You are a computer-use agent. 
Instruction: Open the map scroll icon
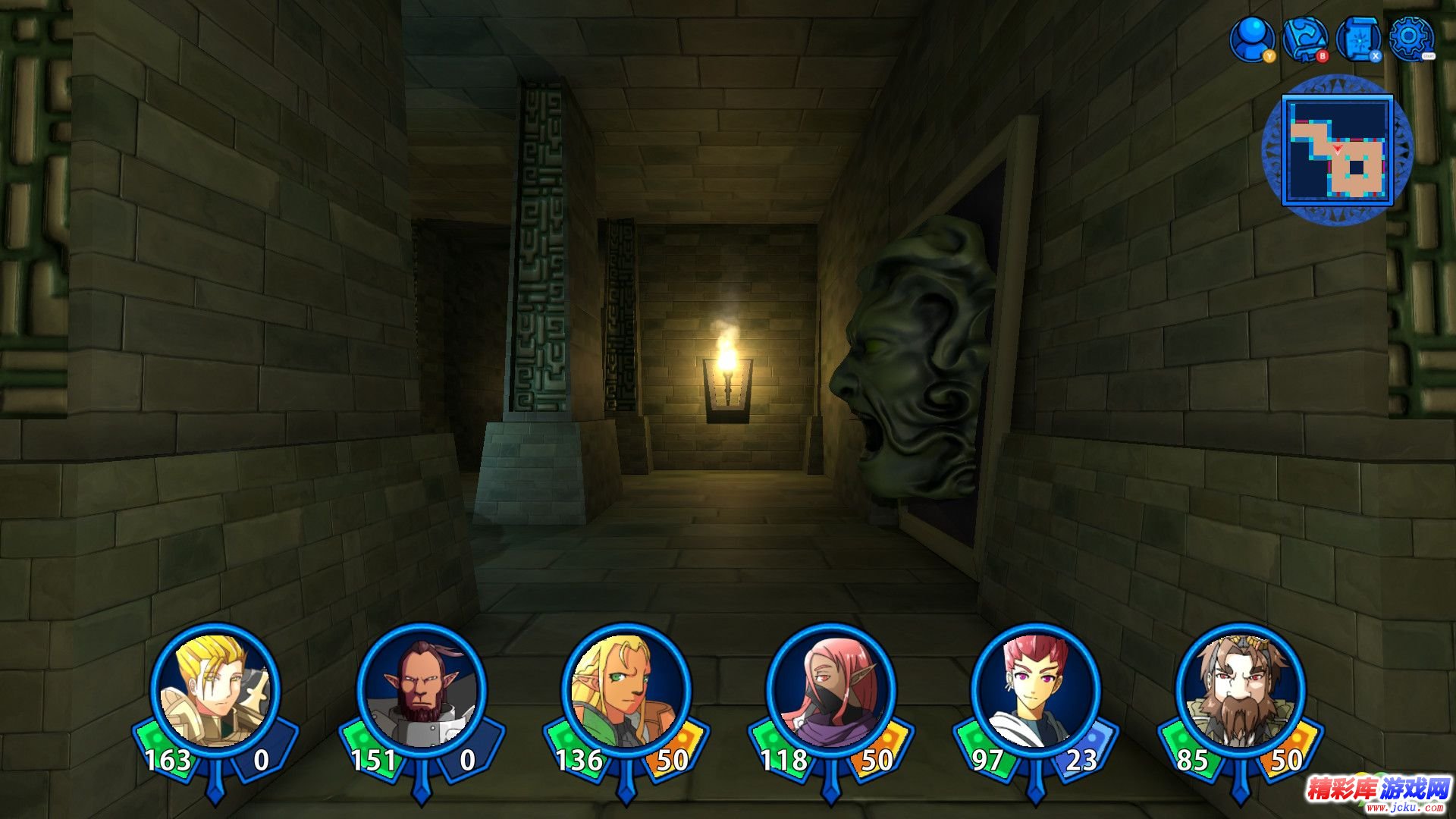(1357, 38)
